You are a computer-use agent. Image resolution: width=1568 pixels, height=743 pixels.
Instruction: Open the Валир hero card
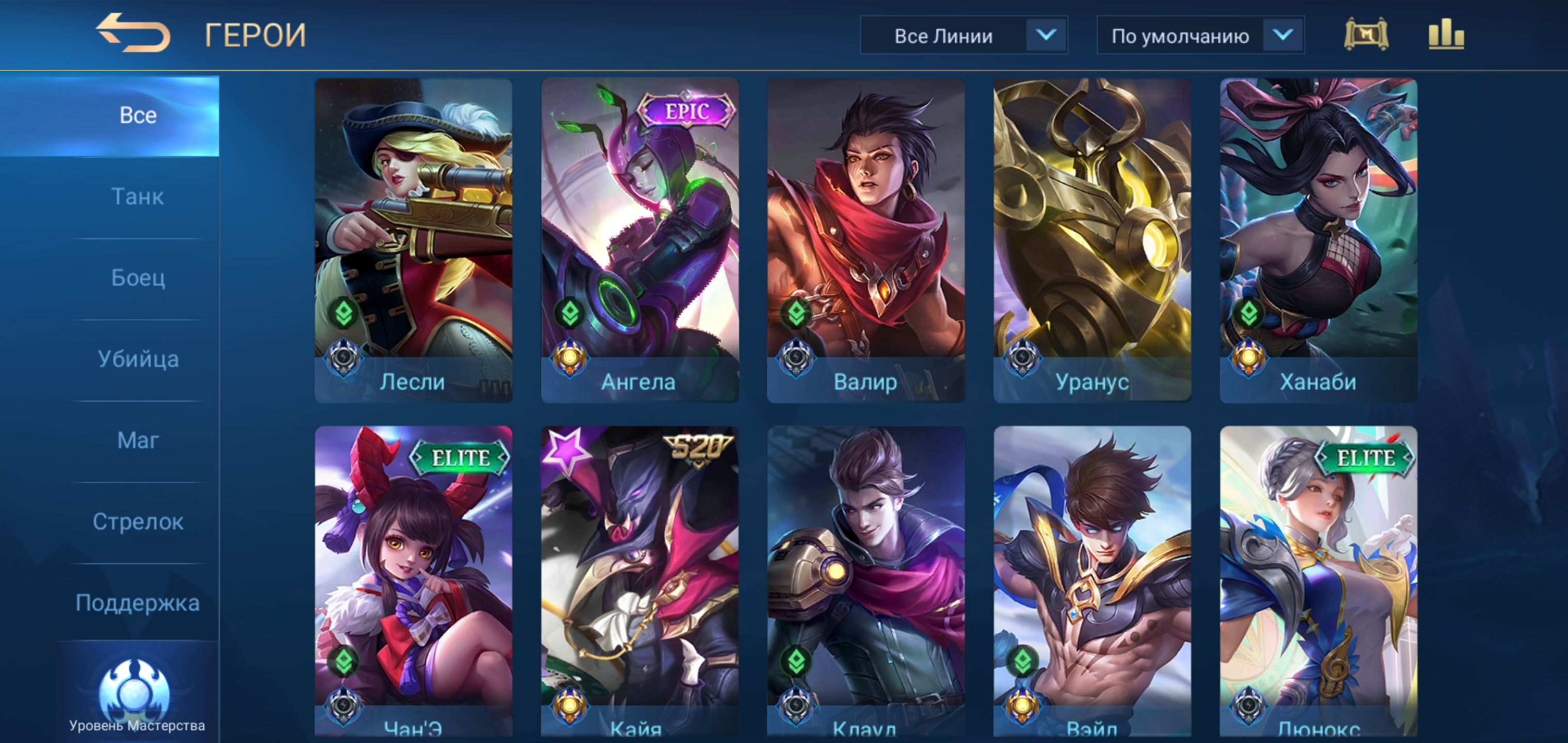[865, 239]
